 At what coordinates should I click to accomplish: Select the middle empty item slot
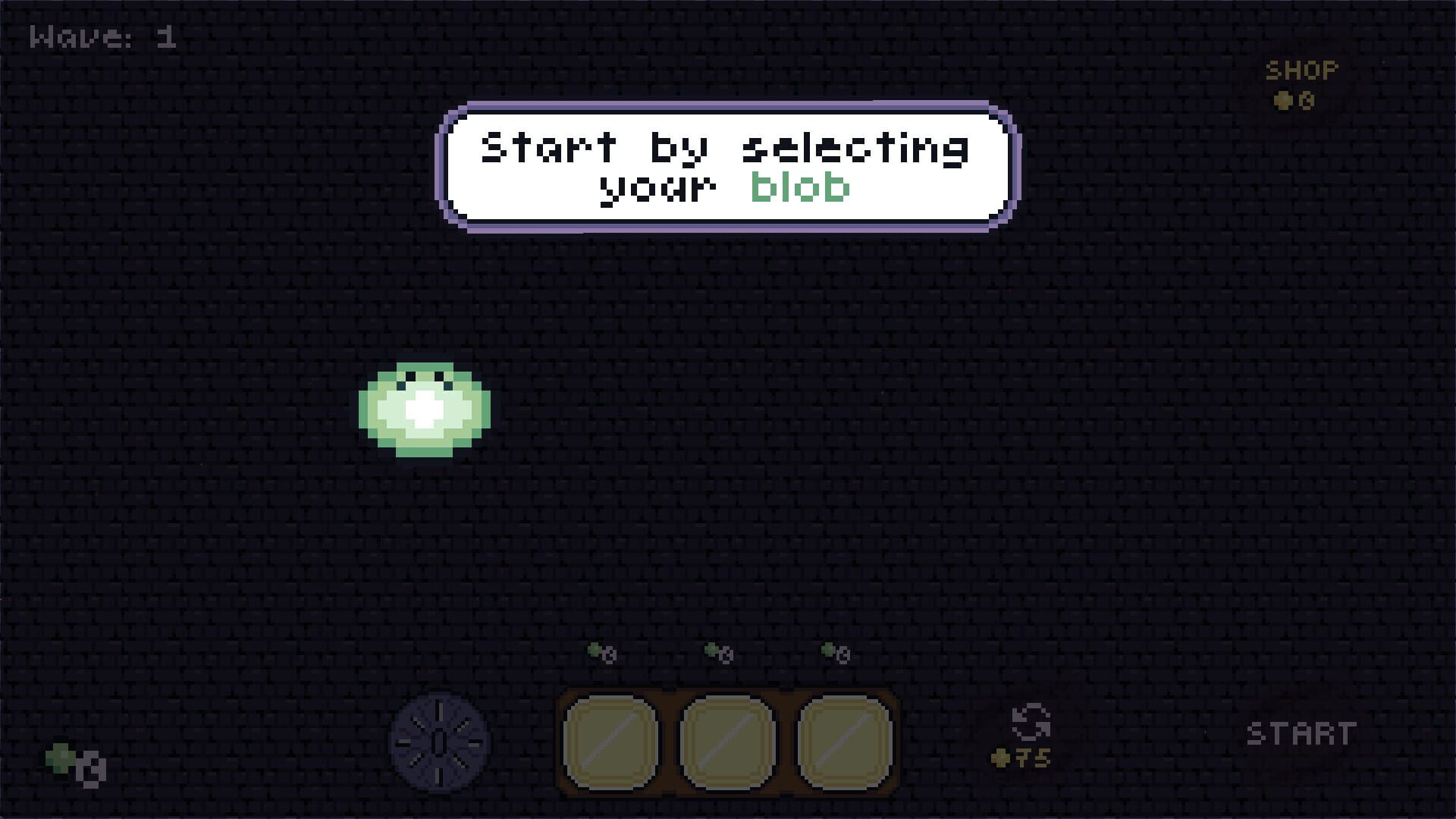coord(728,743)
